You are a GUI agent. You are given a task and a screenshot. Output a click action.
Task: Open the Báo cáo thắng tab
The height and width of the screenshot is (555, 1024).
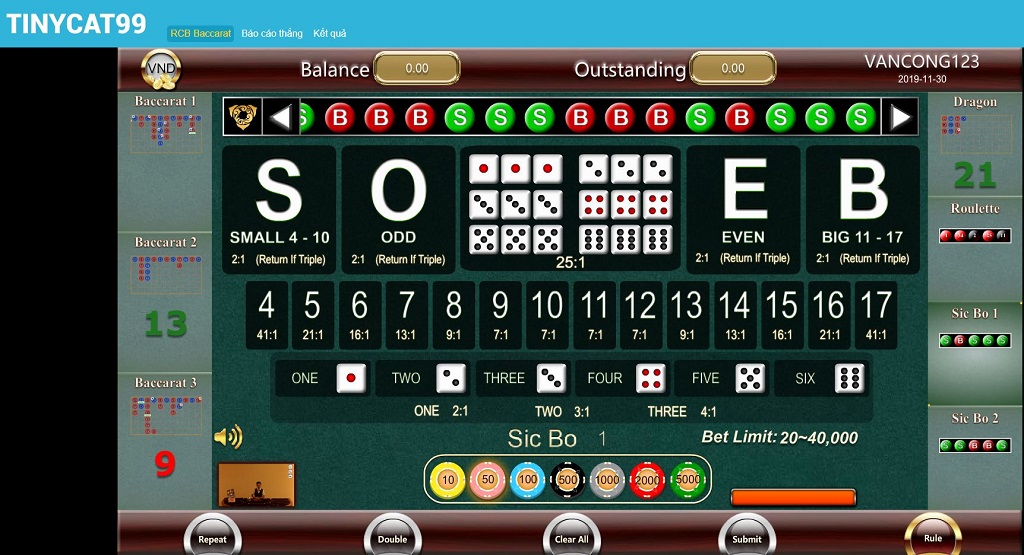tap(272, 33)
